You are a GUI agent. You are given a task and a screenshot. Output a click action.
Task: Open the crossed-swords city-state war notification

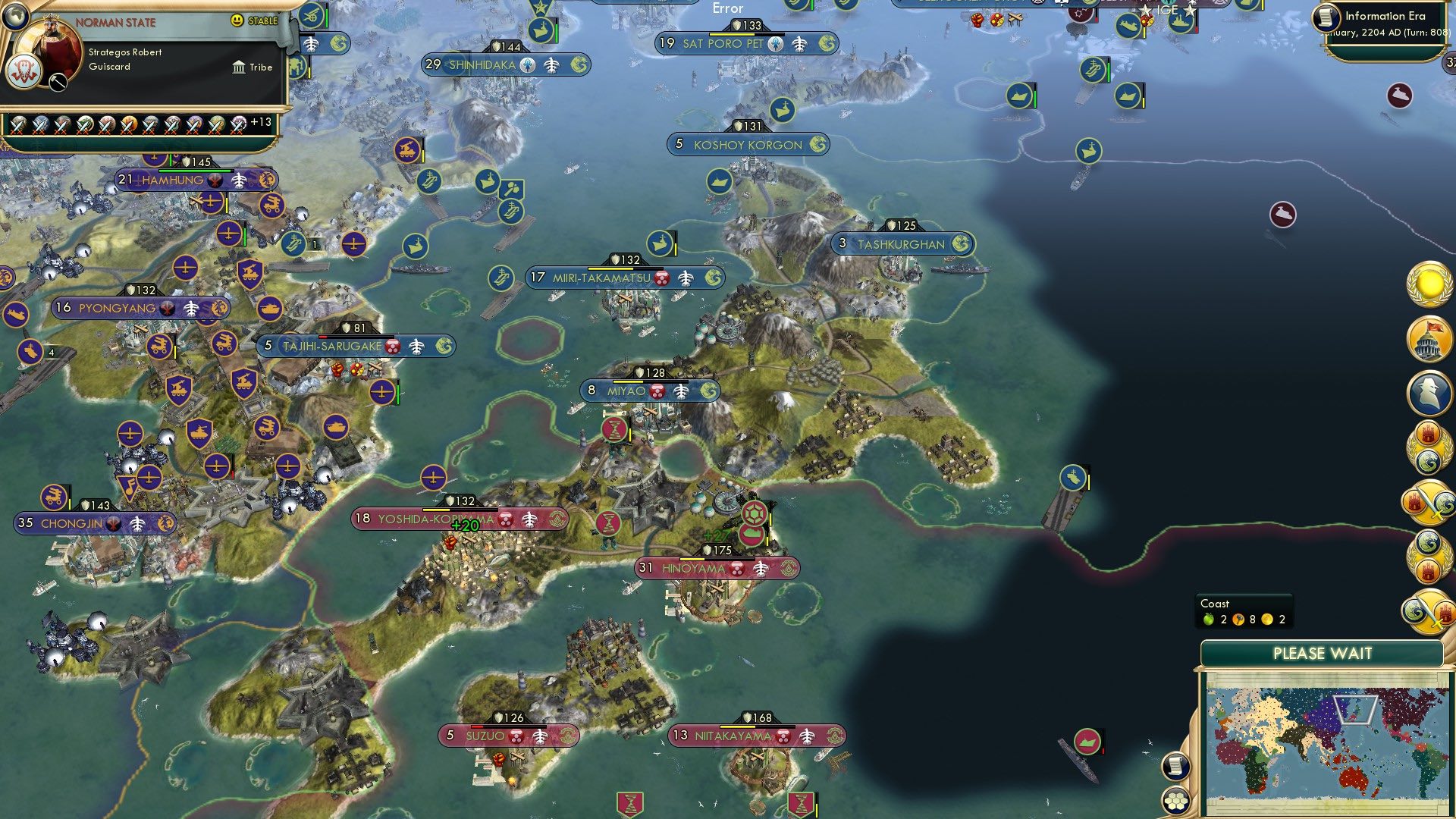coord(1429,503)
